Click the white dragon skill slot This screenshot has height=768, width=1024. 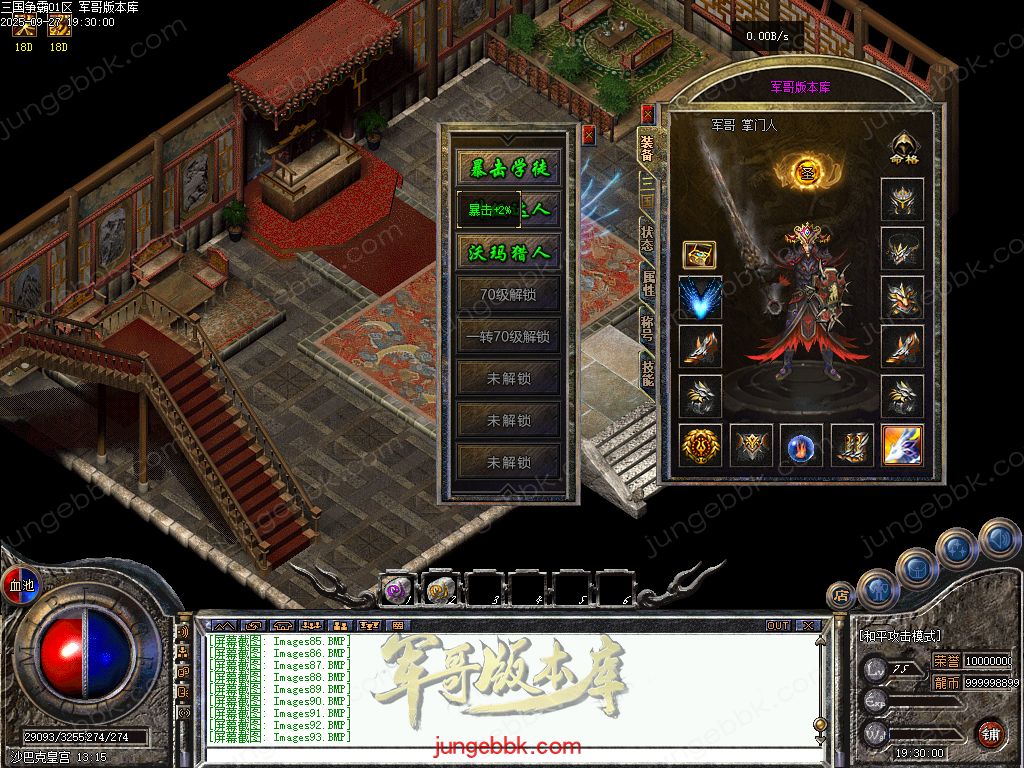point(902,446)
